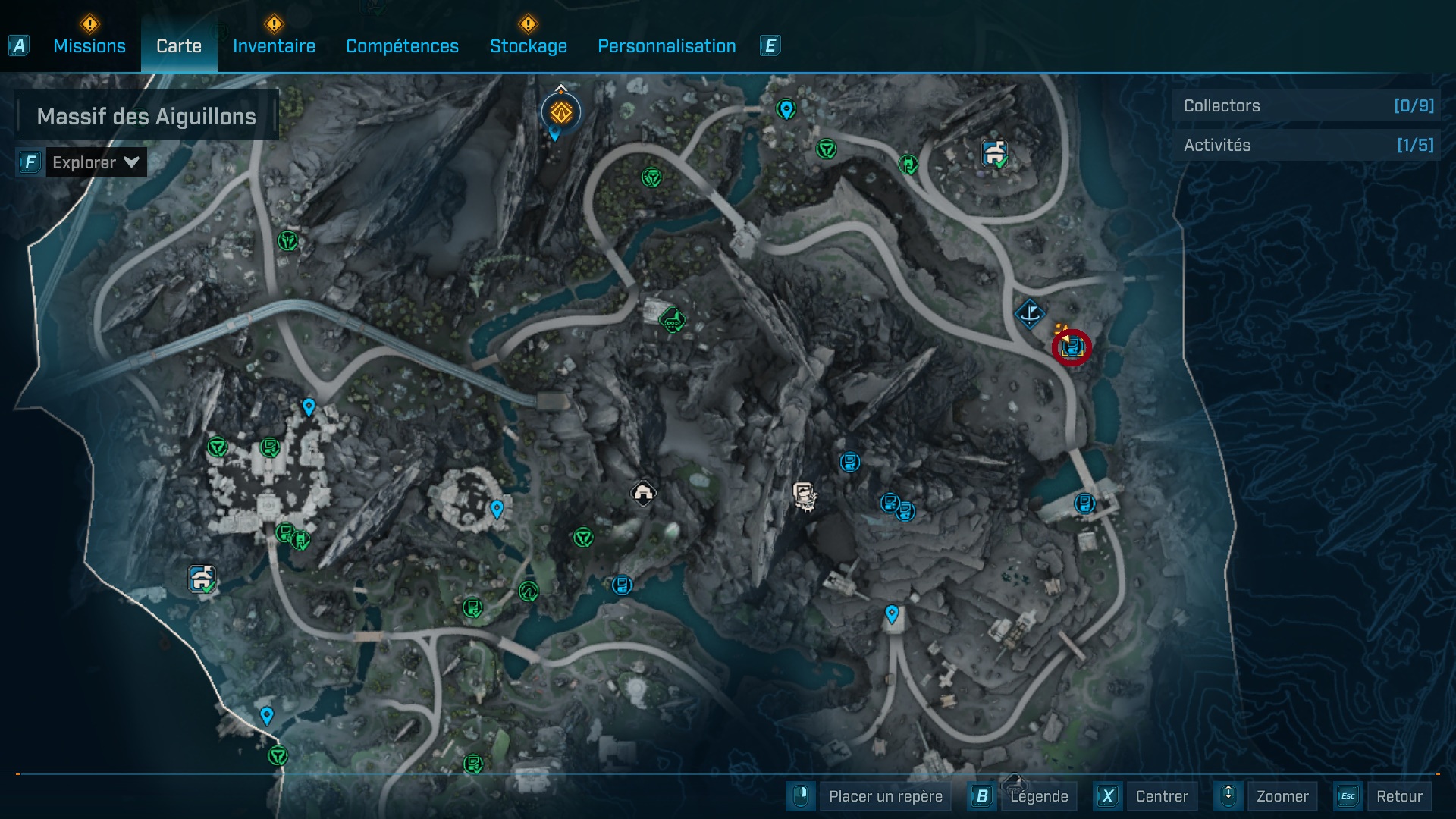Open the Personnalisation tab
Viewport: 1456px width, 819px height.
point(667,45)
